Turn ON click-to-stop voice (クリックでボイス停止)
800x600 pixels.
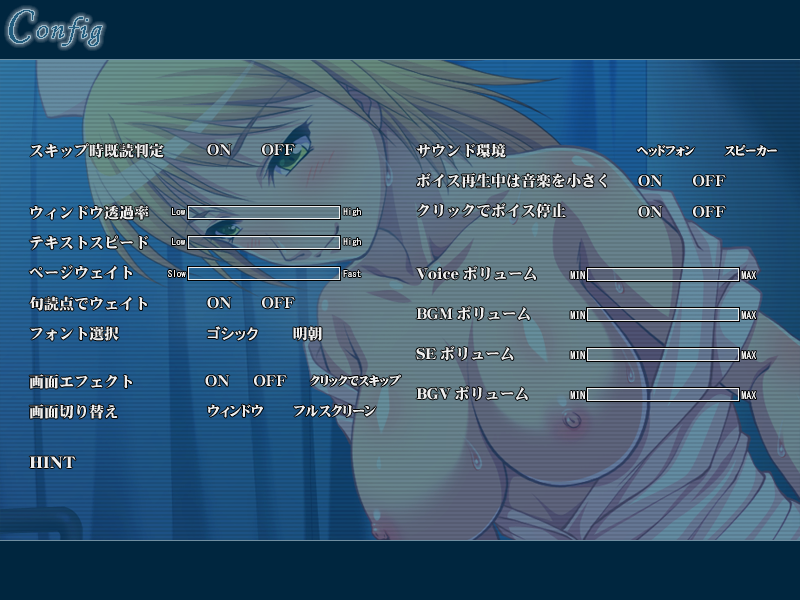[650, 212]
